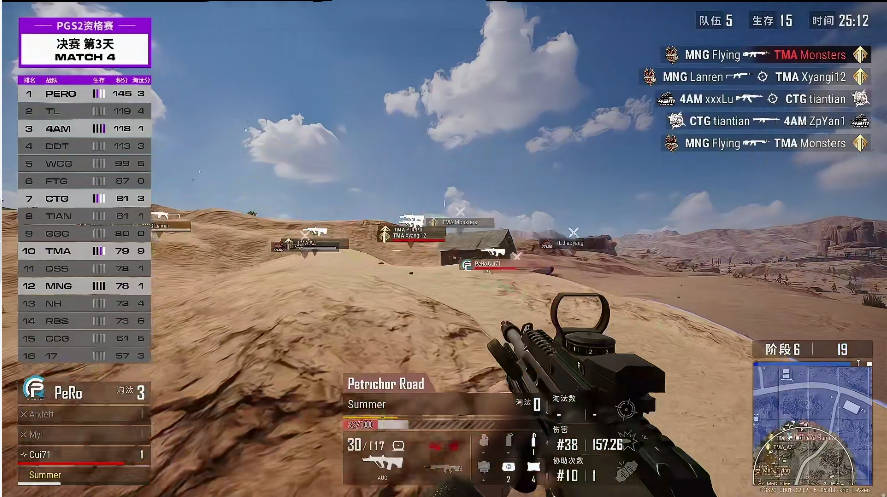Select TMA team in the standings list
This screenshot has height=497, width=887.
click(84, 251)
